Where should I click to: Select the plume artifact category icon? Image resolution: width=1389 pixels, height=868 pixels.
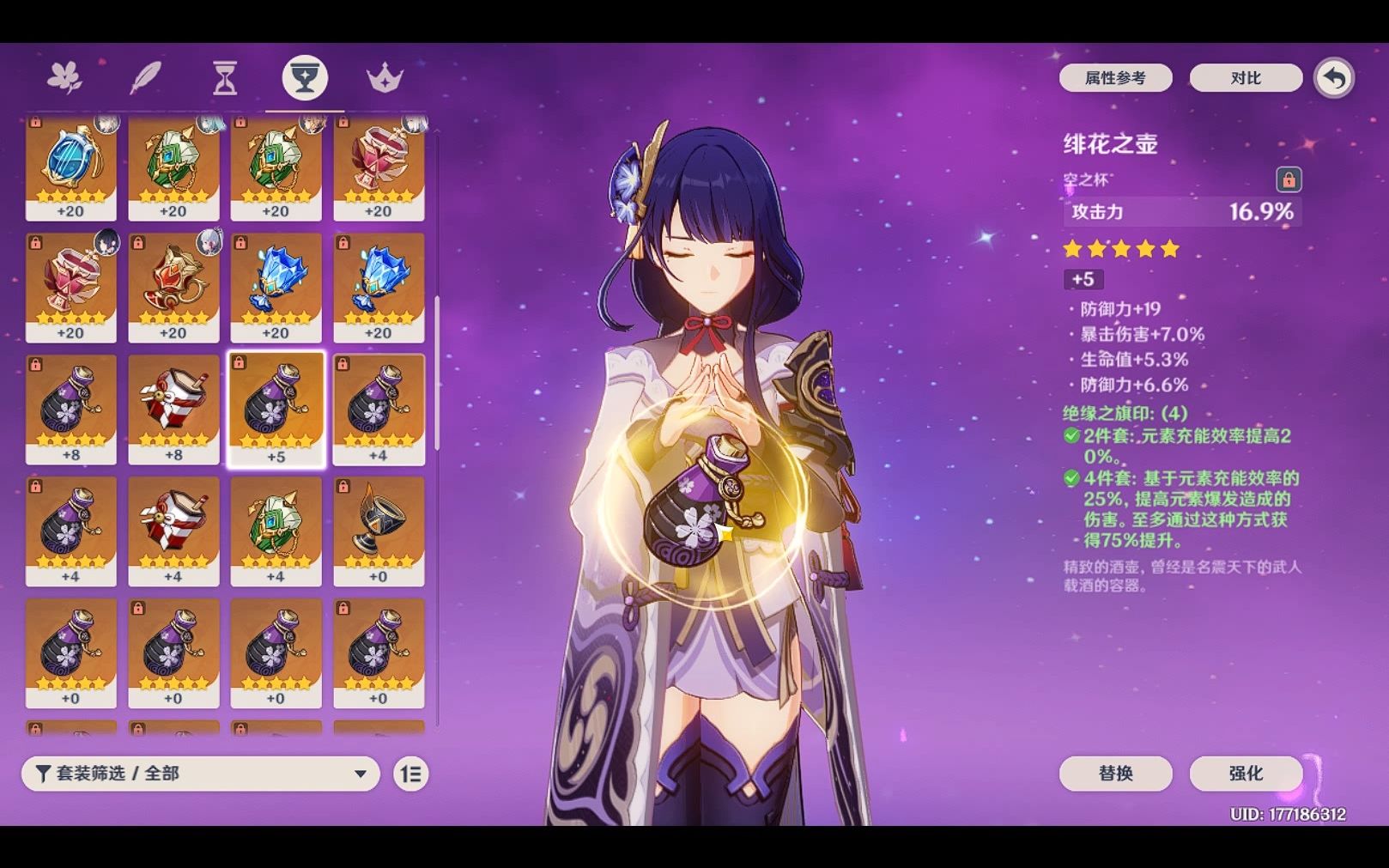pos(146,77)
